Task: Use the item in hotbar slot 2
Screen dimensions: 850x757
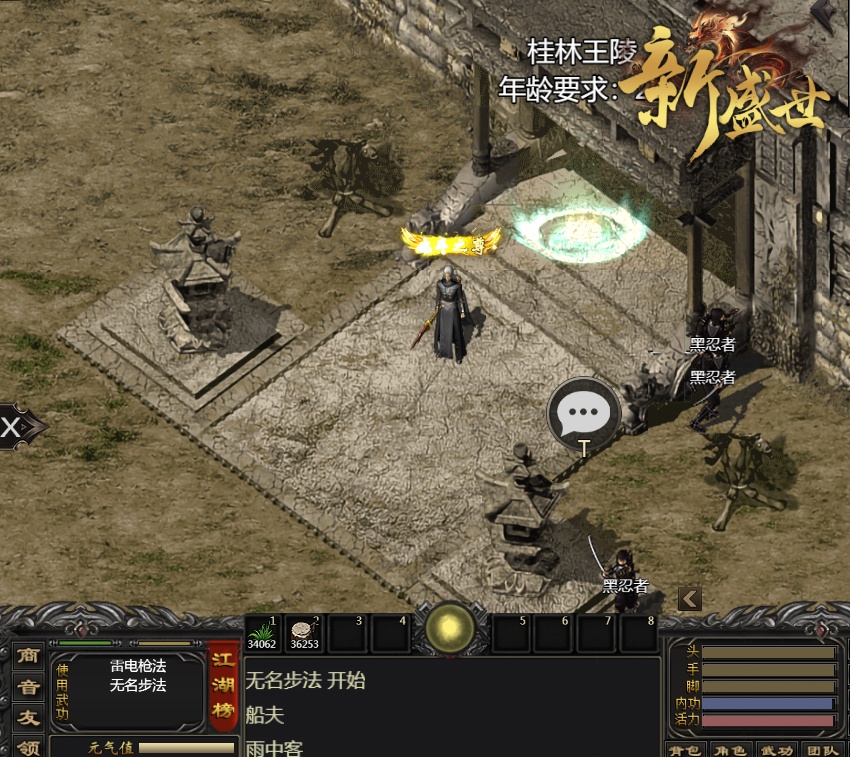Action: pyautogui.click(x=306, y=633)
